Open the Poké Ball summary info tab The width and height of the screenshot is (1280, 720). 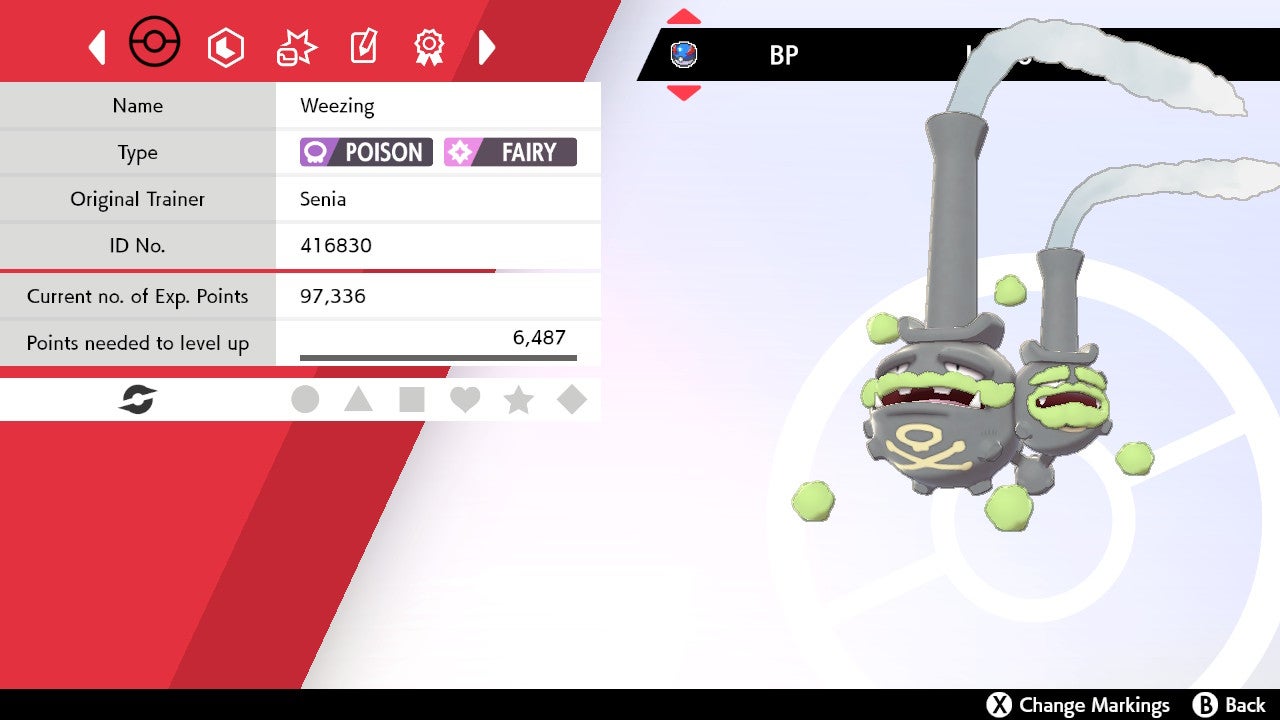[x=154, y=42]
